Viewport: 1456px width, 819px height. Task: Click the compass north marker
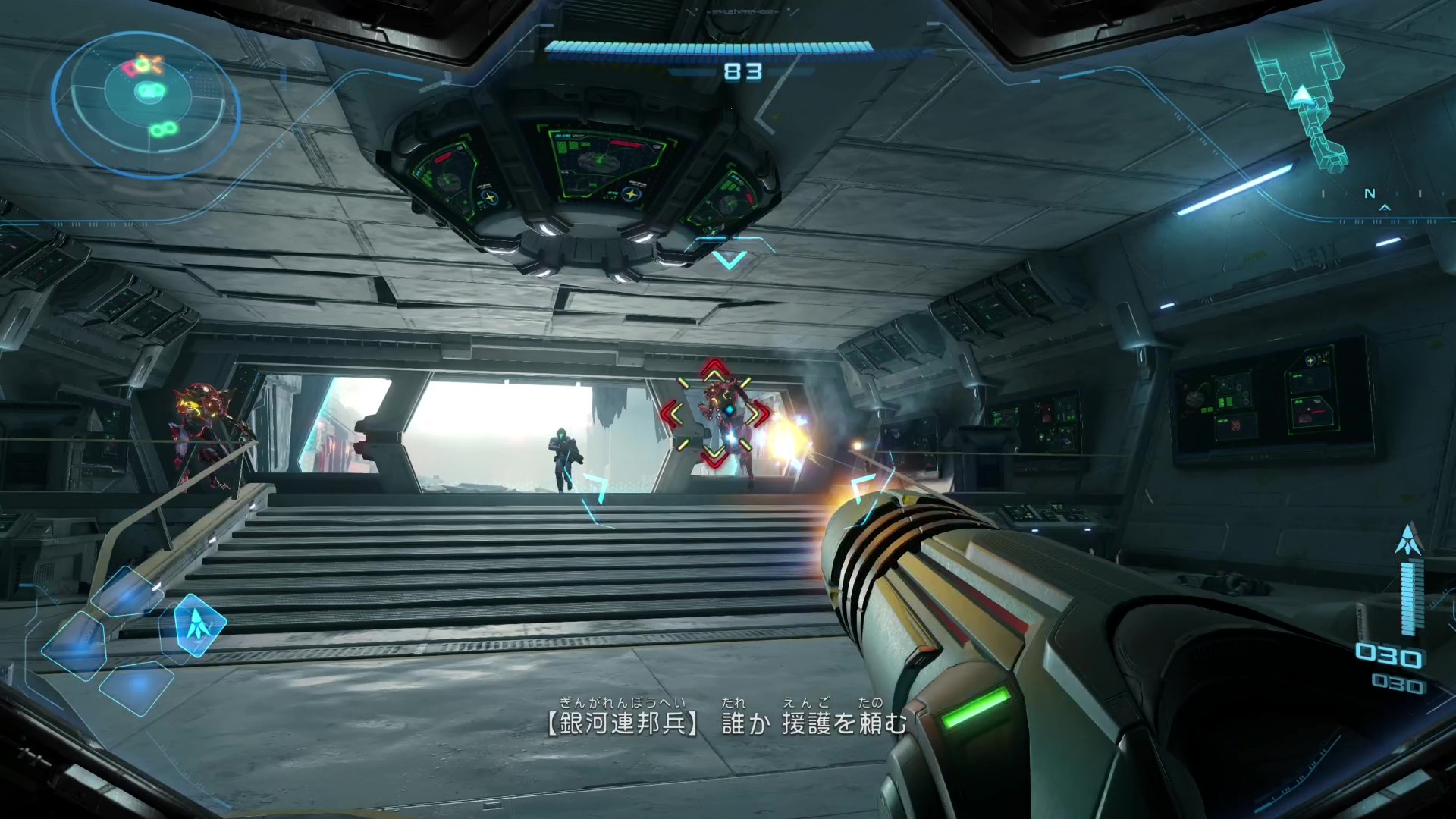(x=1370, y=194)
